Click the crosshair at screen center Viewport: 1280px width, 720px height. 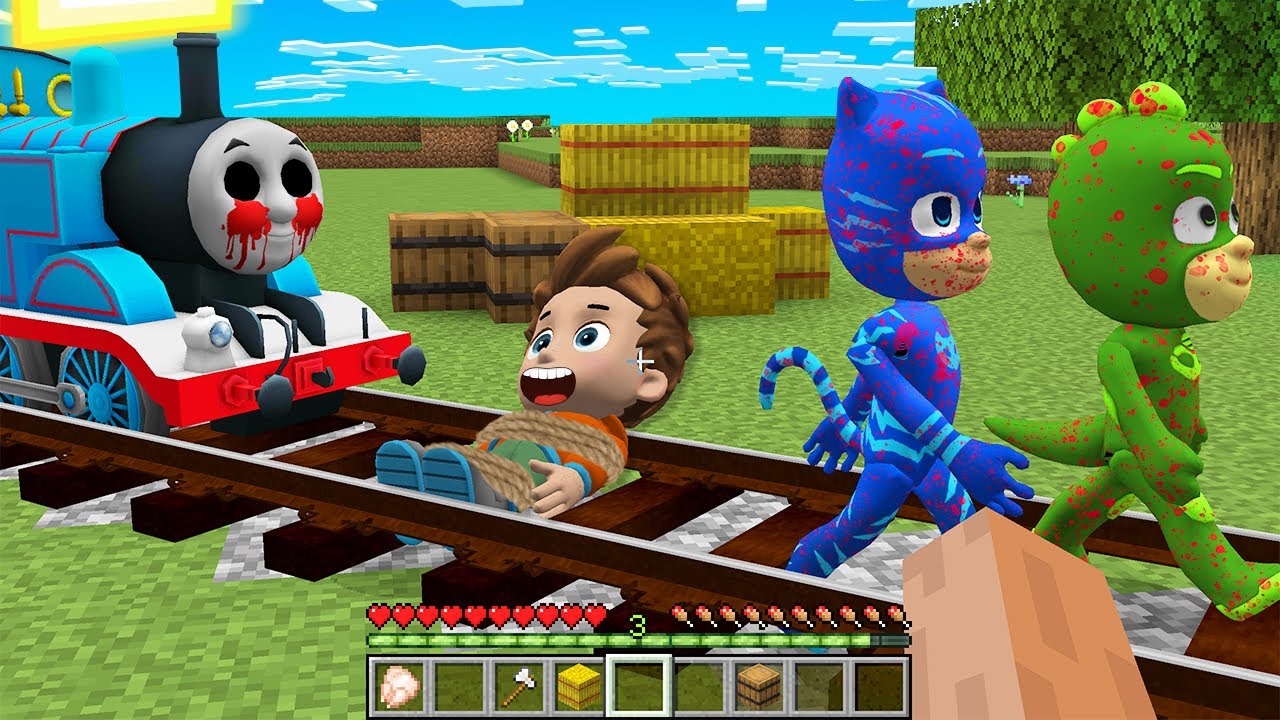640,360
